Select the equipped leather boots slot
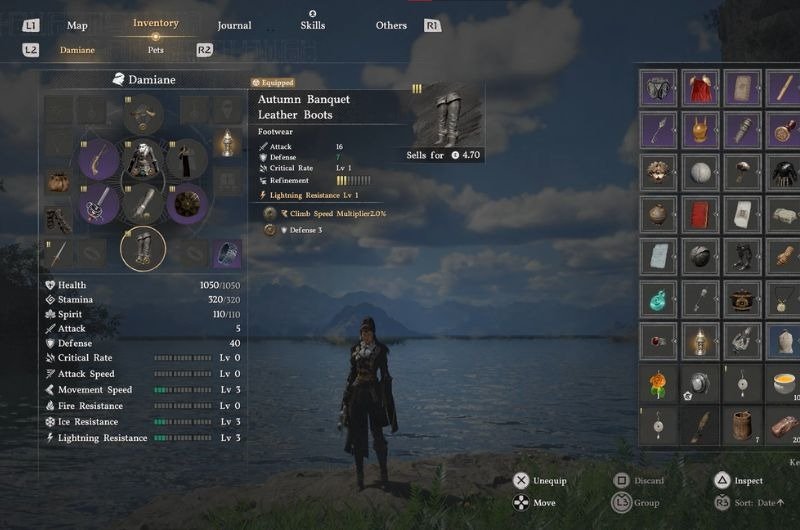Screen dimensions: 800x530 [x=143, y=249]
